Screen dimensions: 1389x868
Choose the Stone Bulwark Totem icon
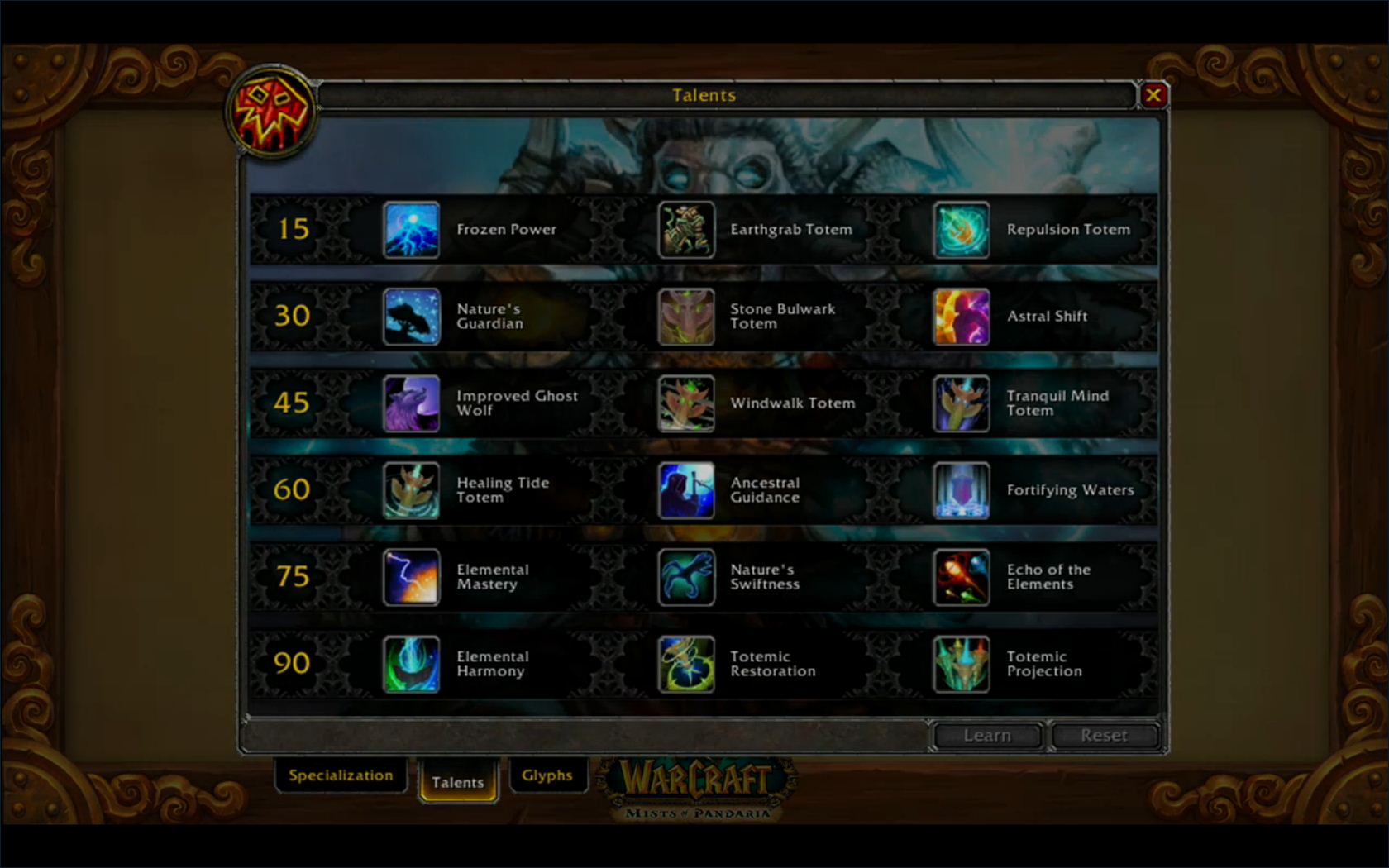tap(686, 316)
